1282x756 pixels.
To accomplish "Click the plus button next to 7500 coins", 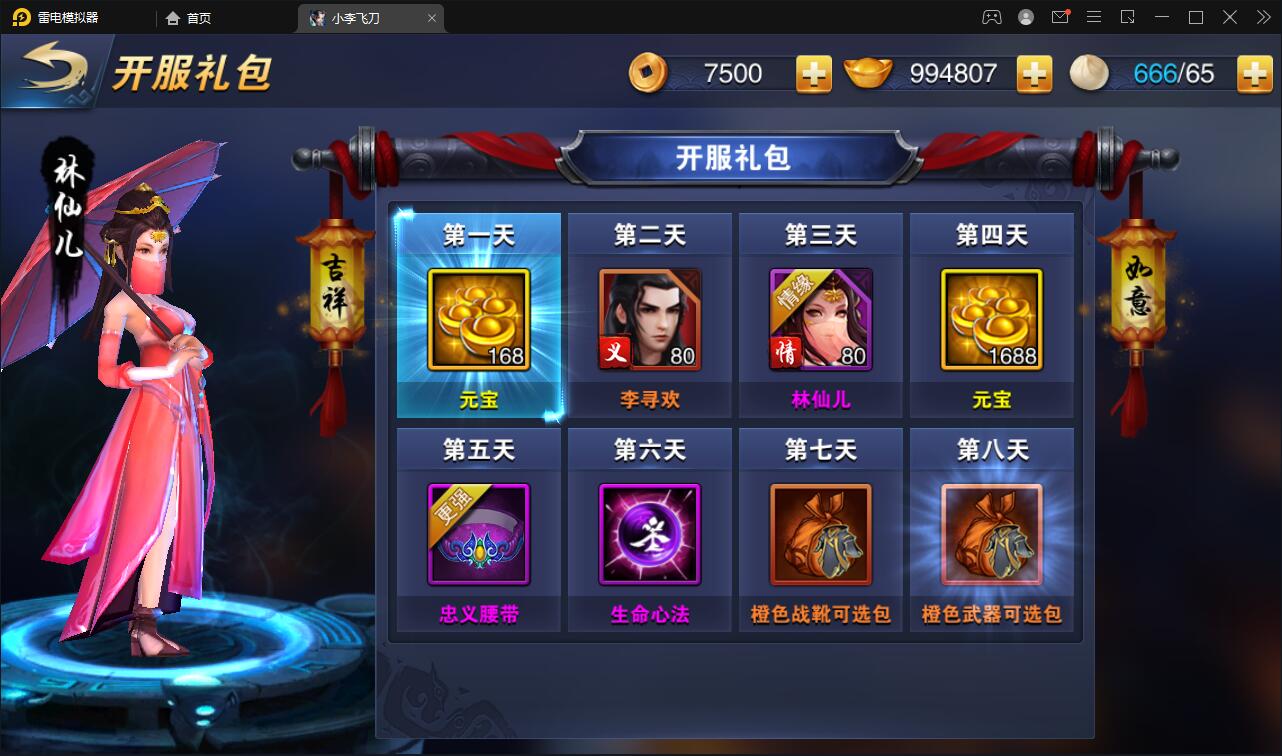I will pos(814,74).
